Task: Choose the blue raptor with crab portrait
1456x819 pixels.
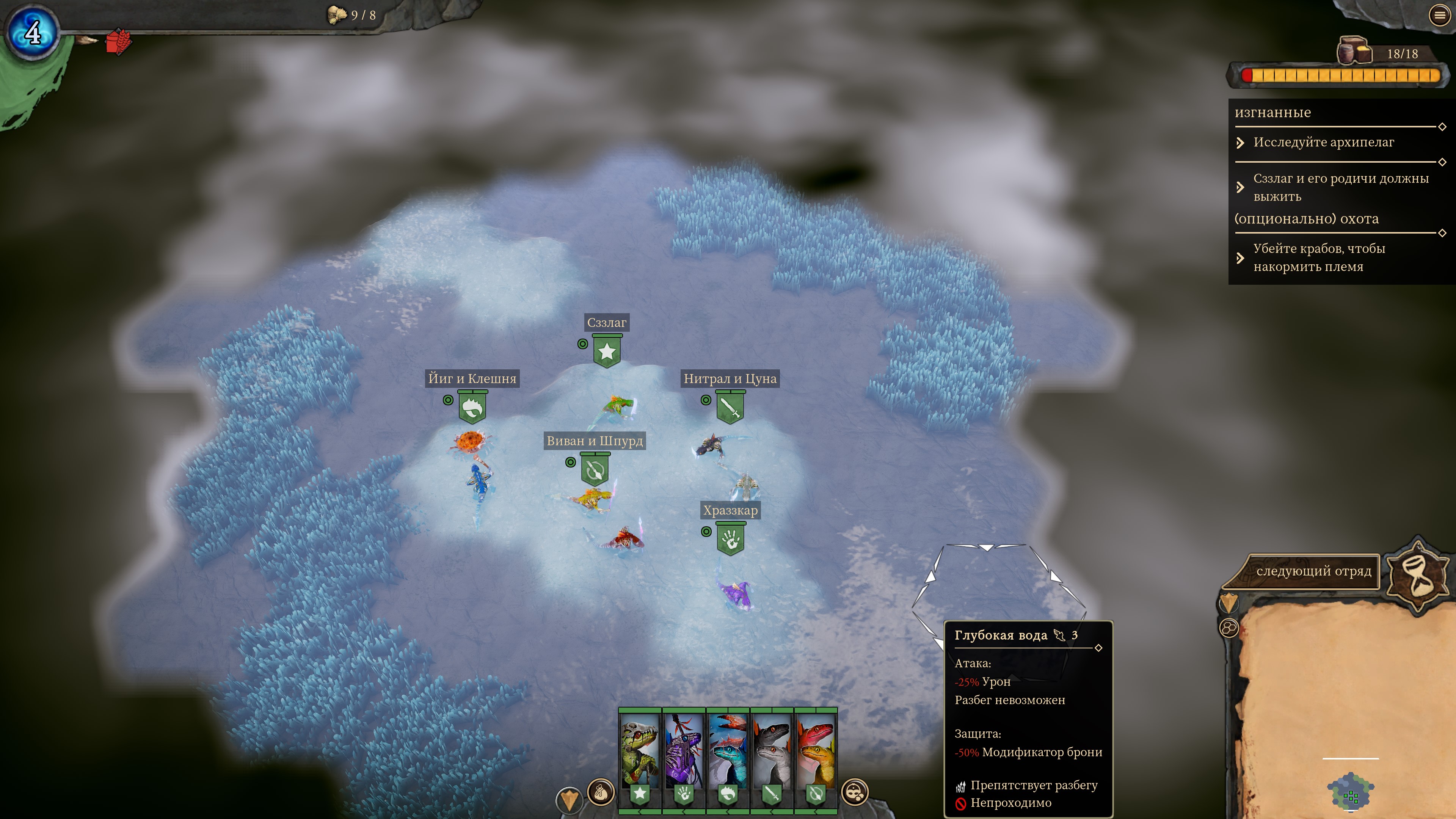Action: click(x=728, y=752)
